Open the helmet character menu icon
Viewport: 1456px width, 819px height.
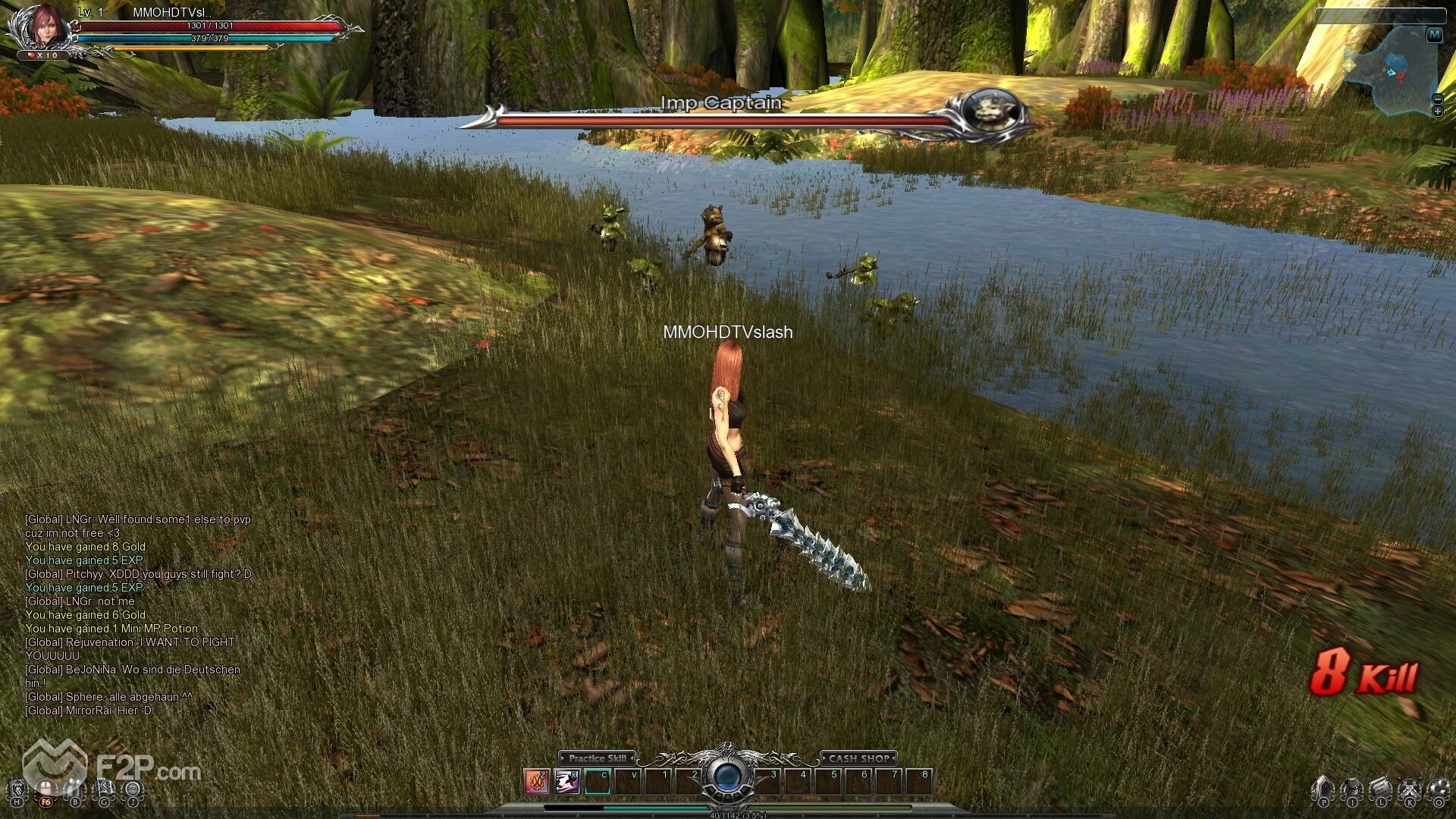(x=1323, y=789)
